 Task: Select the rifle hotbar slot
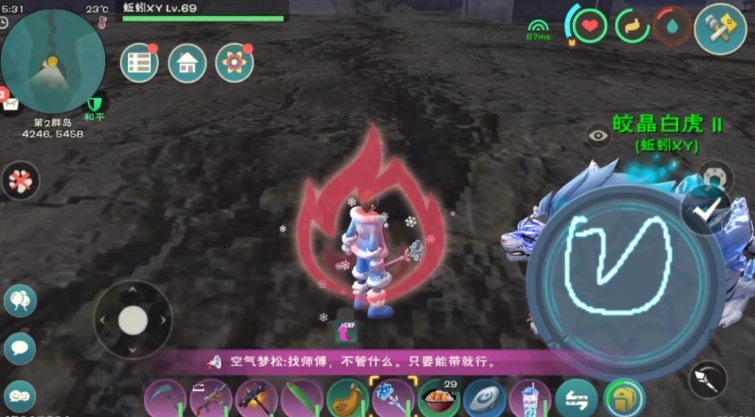click(209, 397)
